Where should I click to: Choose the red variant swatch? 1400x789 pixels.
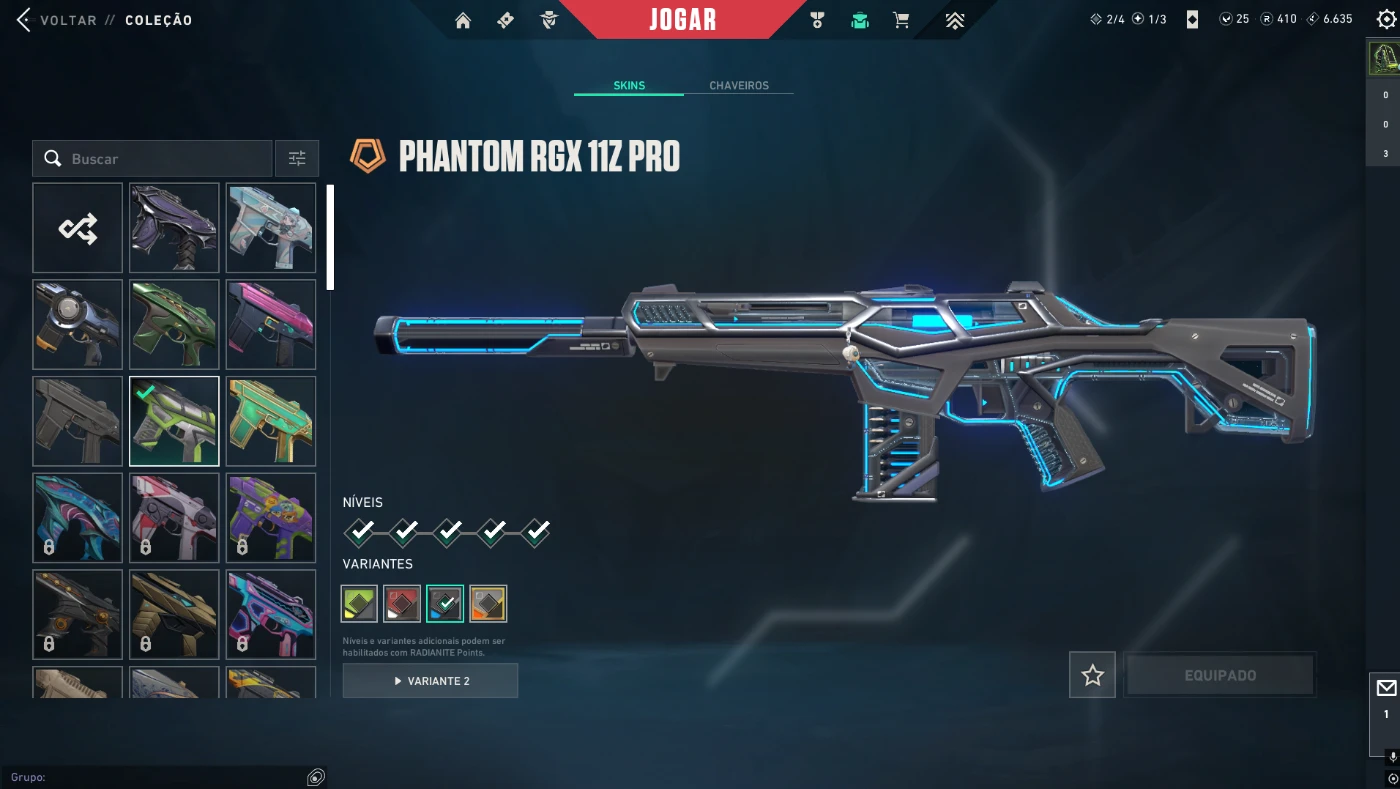(x=402, y=604)
